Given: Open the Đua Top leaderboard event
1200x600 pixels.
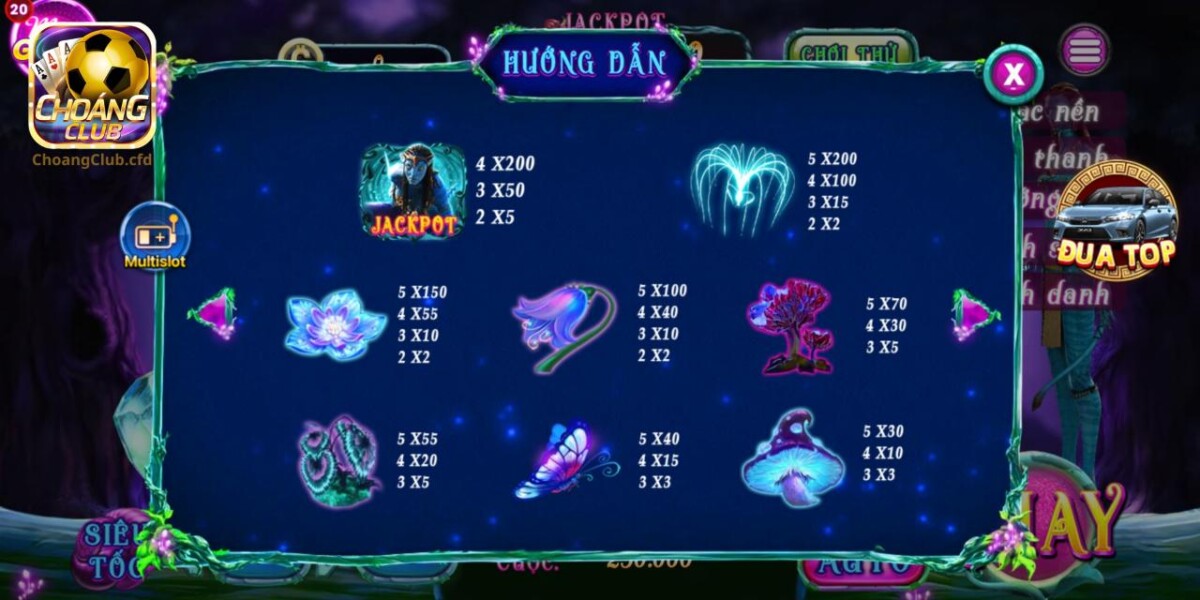Looking at the screenshot, I should 1118,222.
